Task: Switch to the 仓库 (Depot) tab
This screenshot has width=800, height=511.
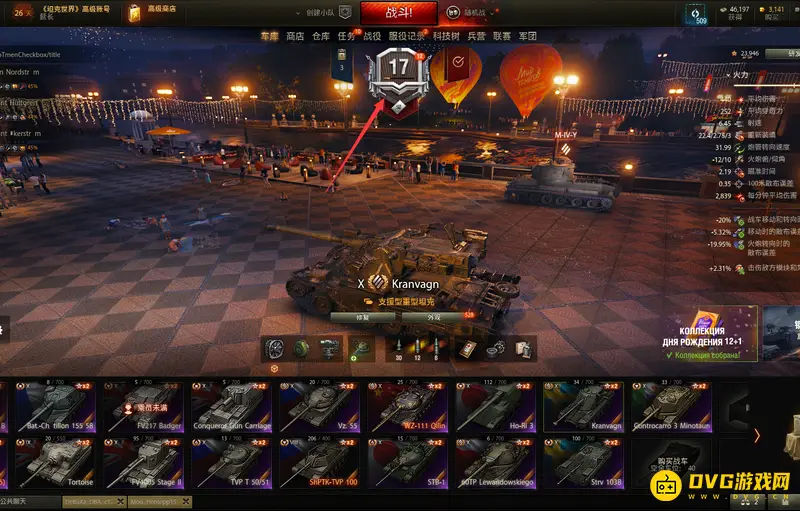Action: (x=321, y=36)
